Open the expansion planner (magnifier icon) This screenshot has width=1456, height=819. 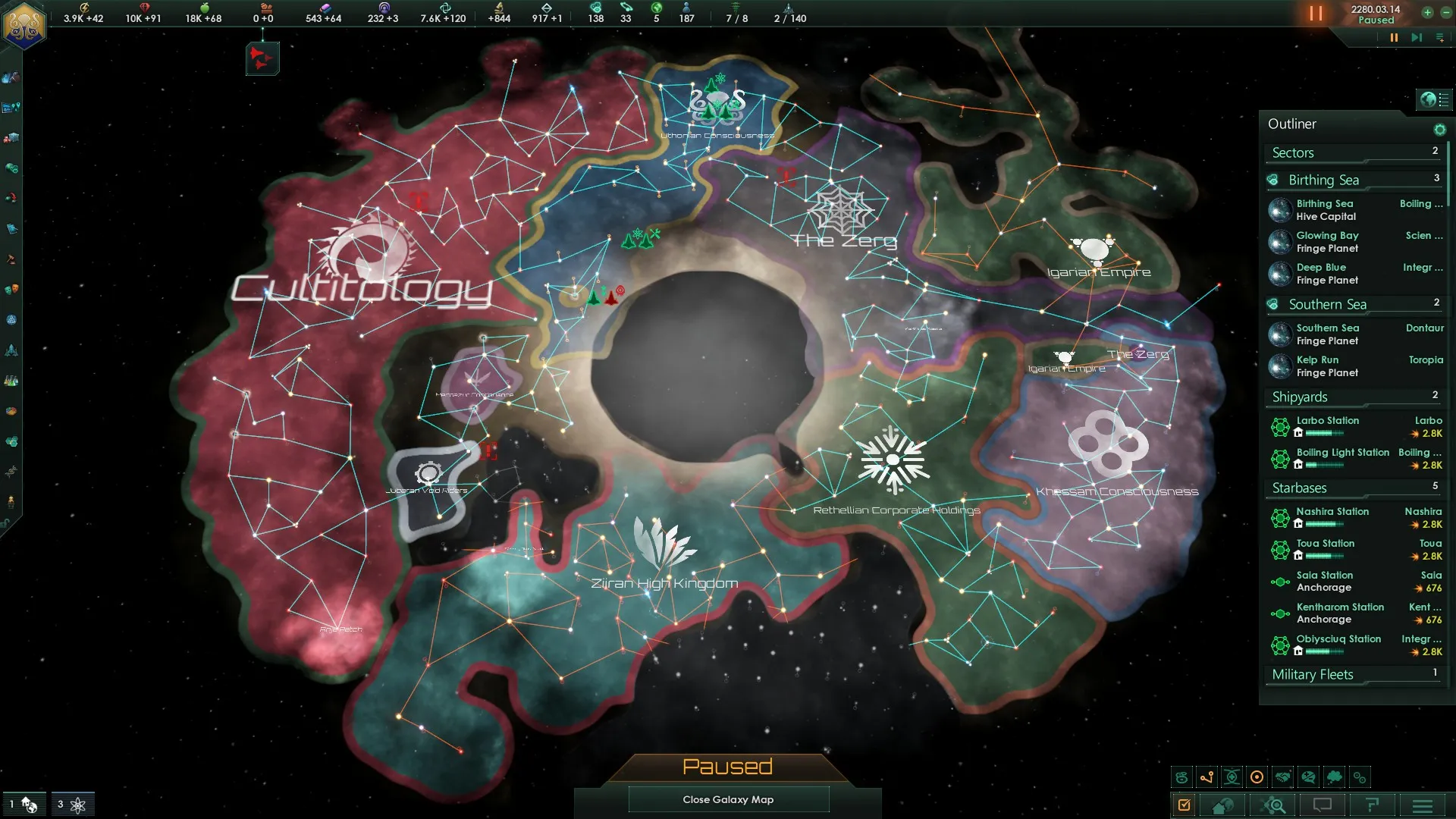pyautogui.click(x=1272, y=805)
